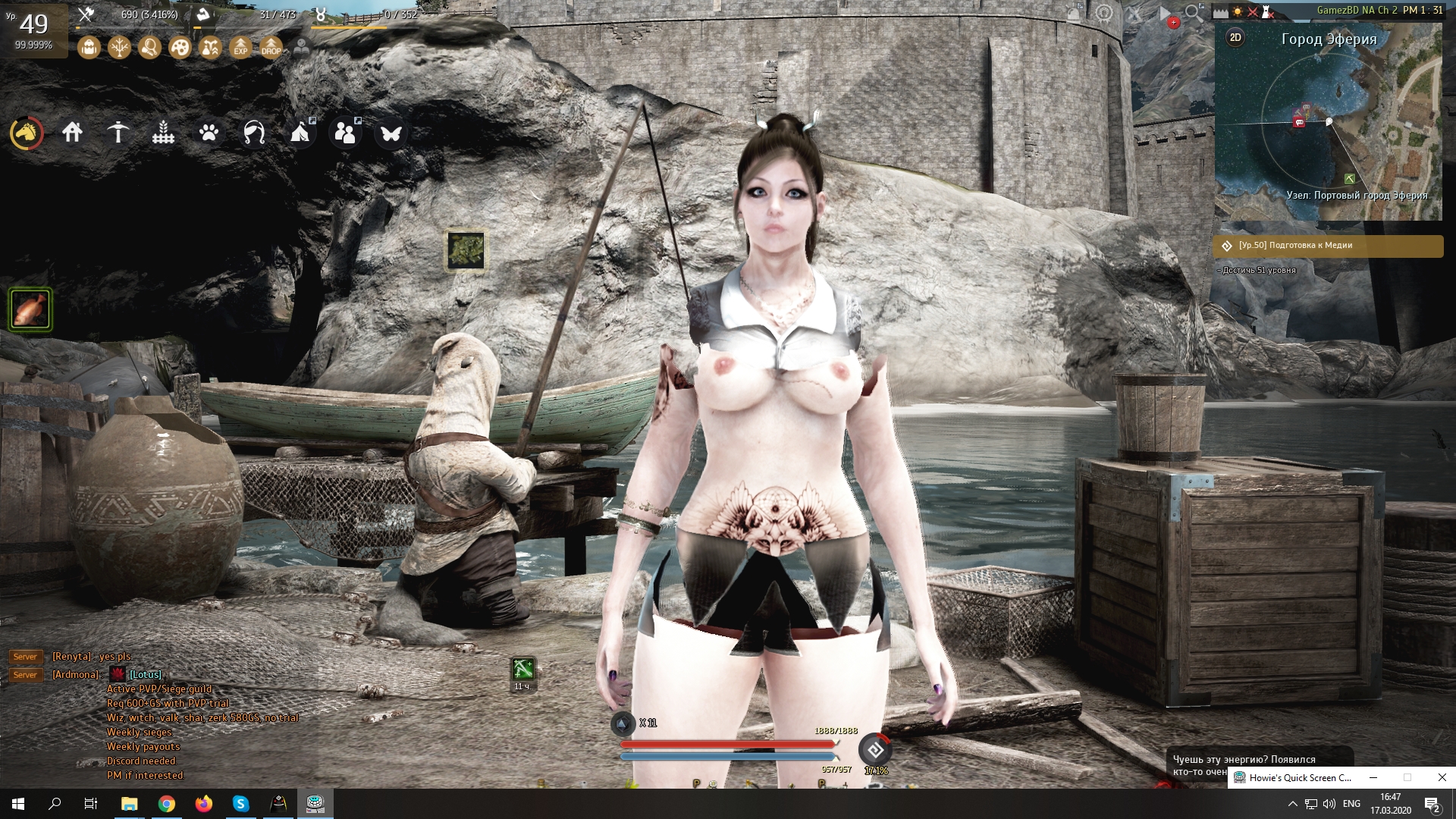The width and height of the screenshot is (1456, 819).
Task: Click the [Lotus] guild link in chat
Action: [x=145, y=674]
